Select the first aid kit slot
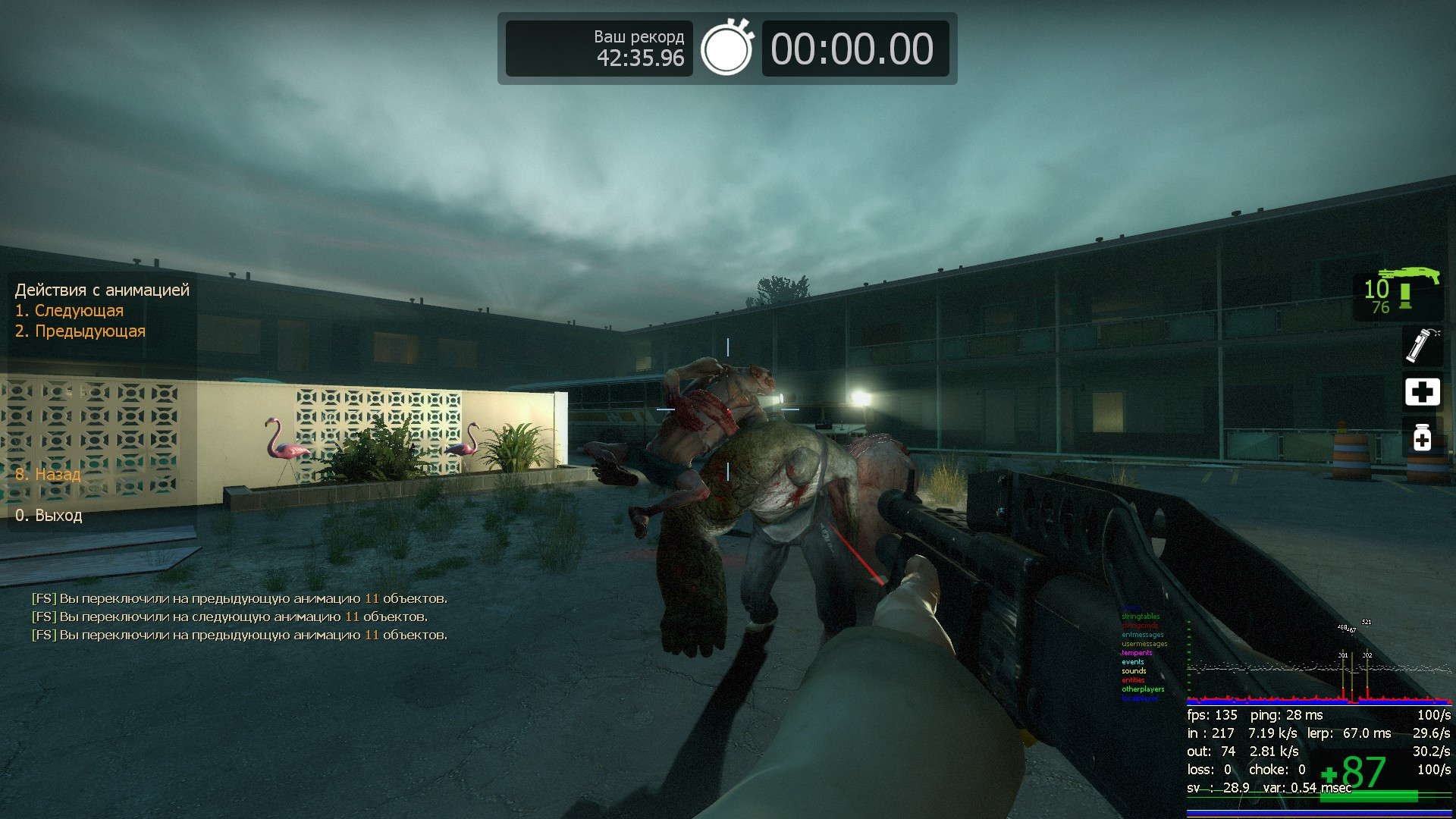The width and height of the screenshot is (1456, 819). point(1422,392)
